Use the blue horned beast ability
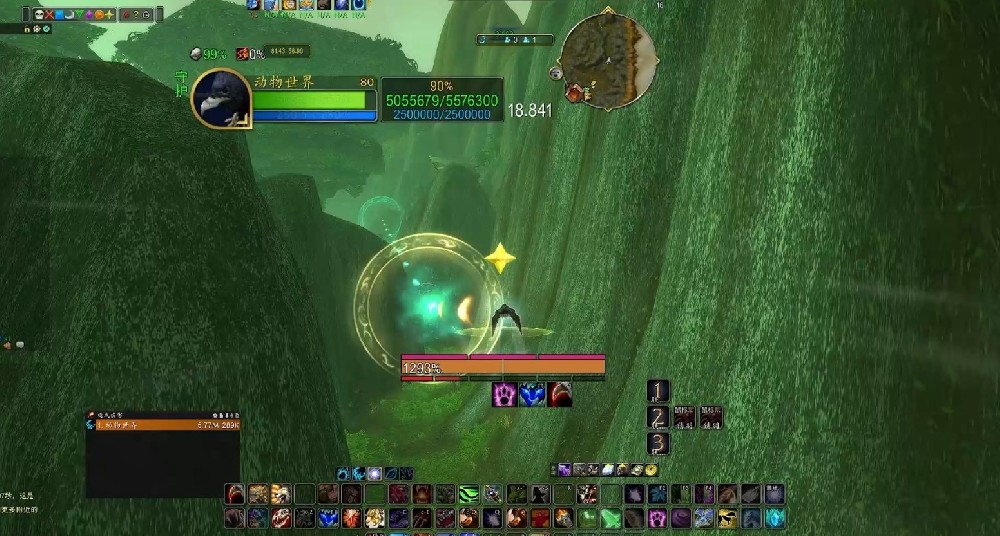The height and width of the screenshot is (536, 1000). click(x=532, y=395)
